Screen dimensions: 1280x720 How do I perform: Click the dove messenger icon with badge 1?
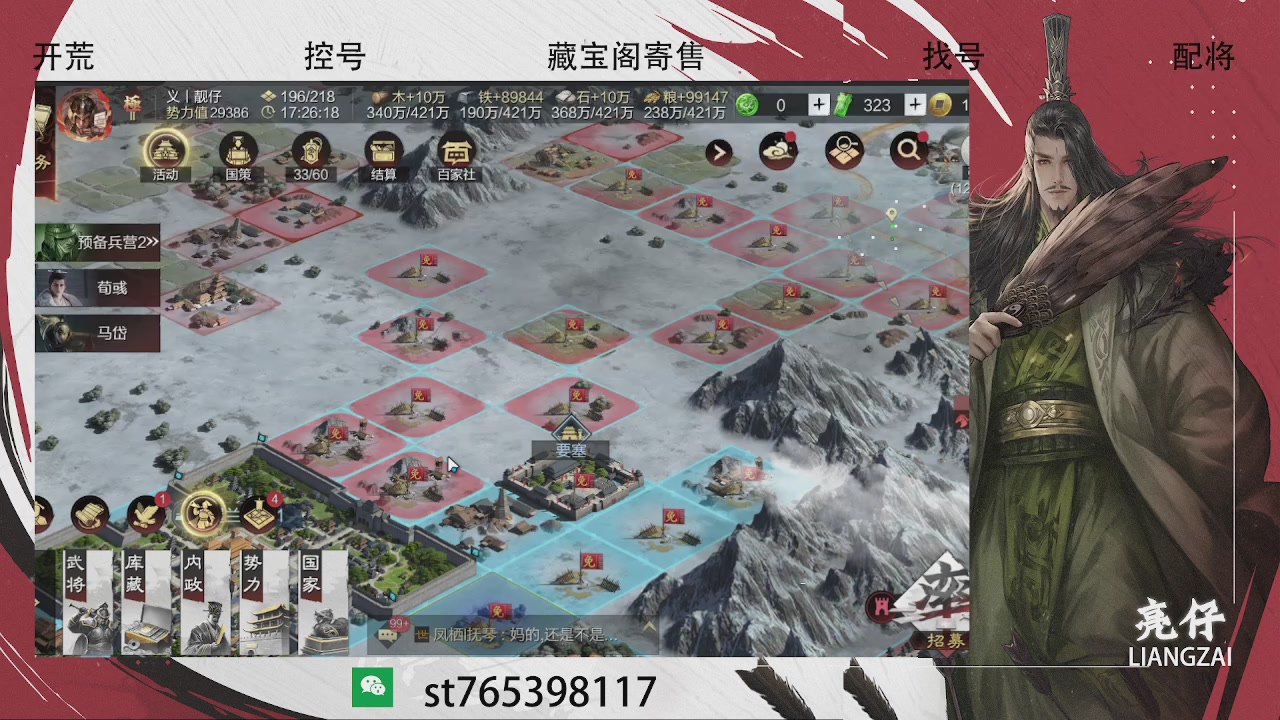coord(144,512)
